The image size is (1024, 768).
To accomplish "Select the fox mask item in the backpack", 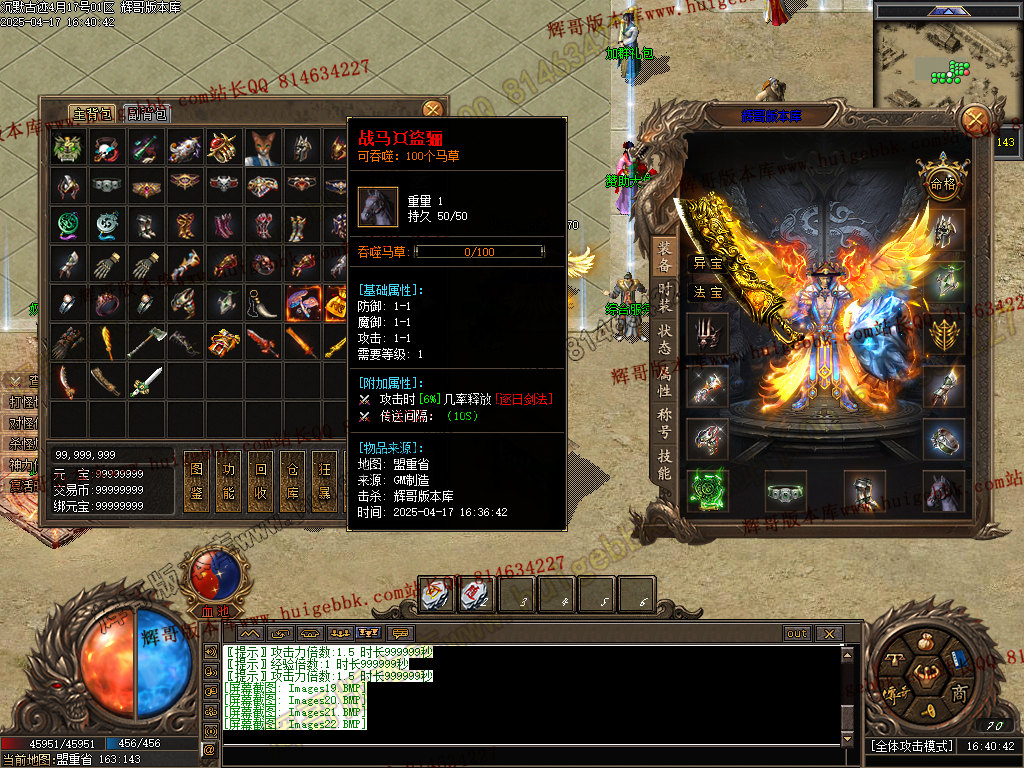I will click(x=263, y=148).
